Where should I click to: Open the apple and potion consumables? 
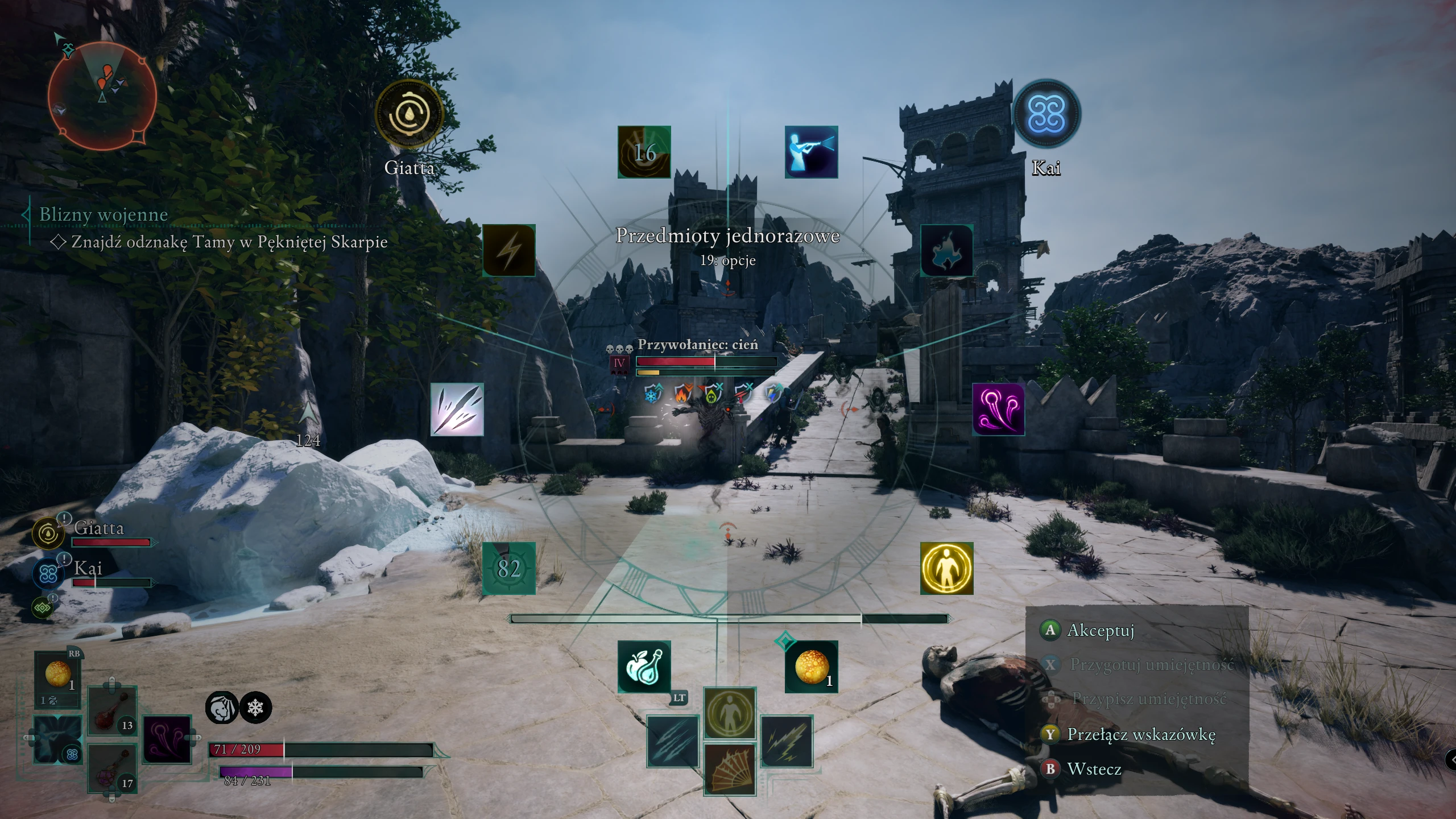point(644,667)
